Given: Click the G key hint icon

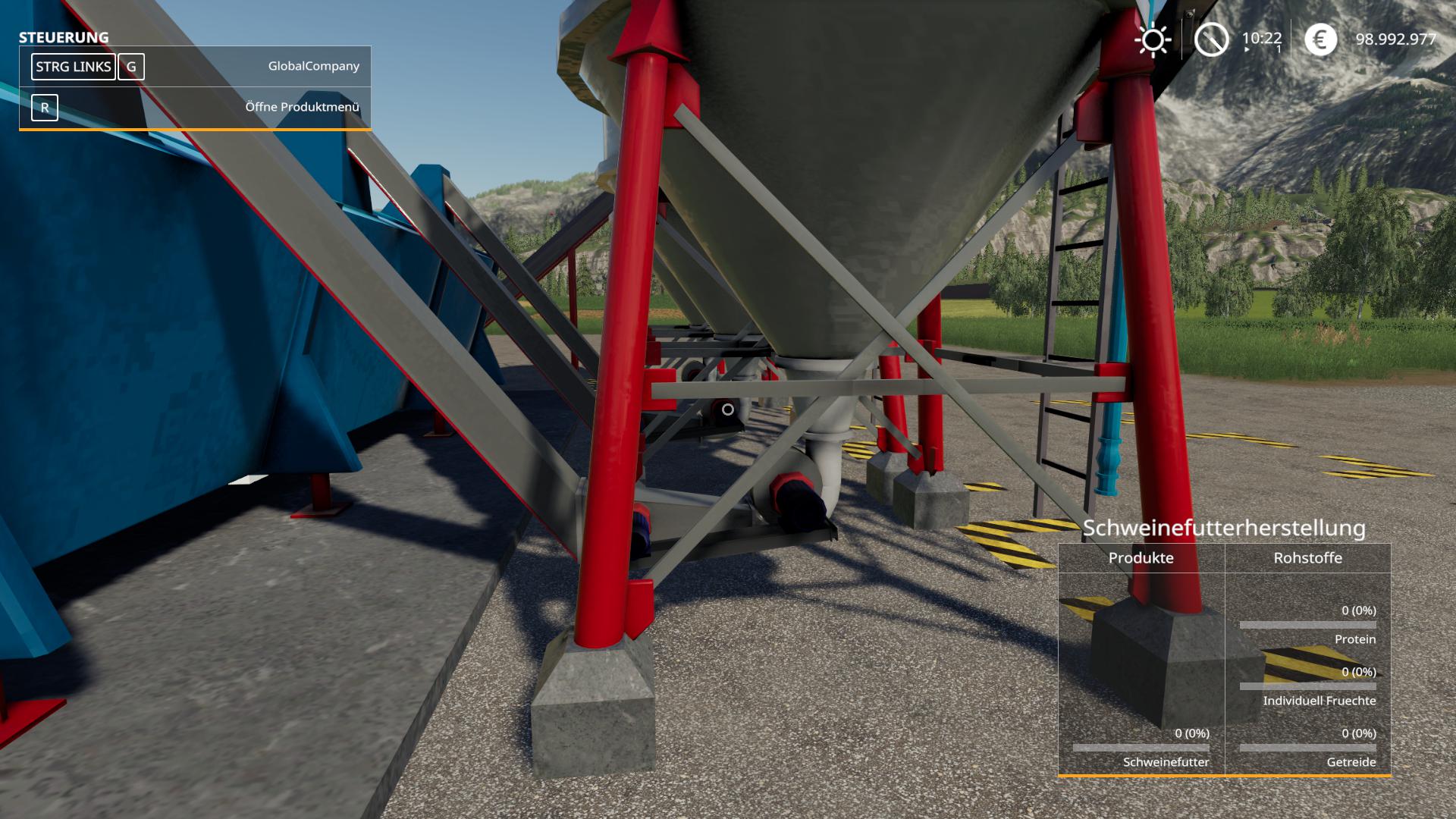Looking at the screenshot, I should click(x=131, y=67).
